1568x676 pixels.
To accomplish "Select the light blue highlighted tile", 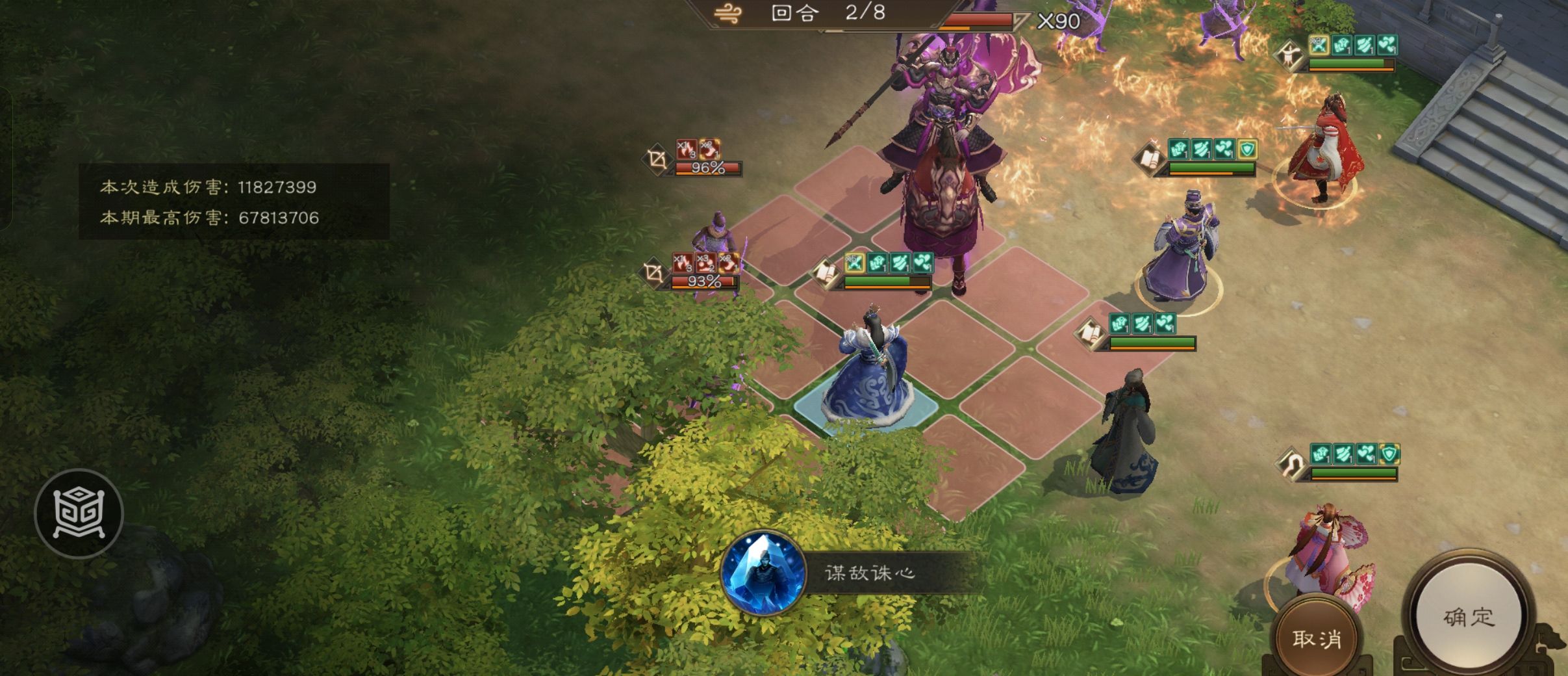I will click(x=866, y=409).
